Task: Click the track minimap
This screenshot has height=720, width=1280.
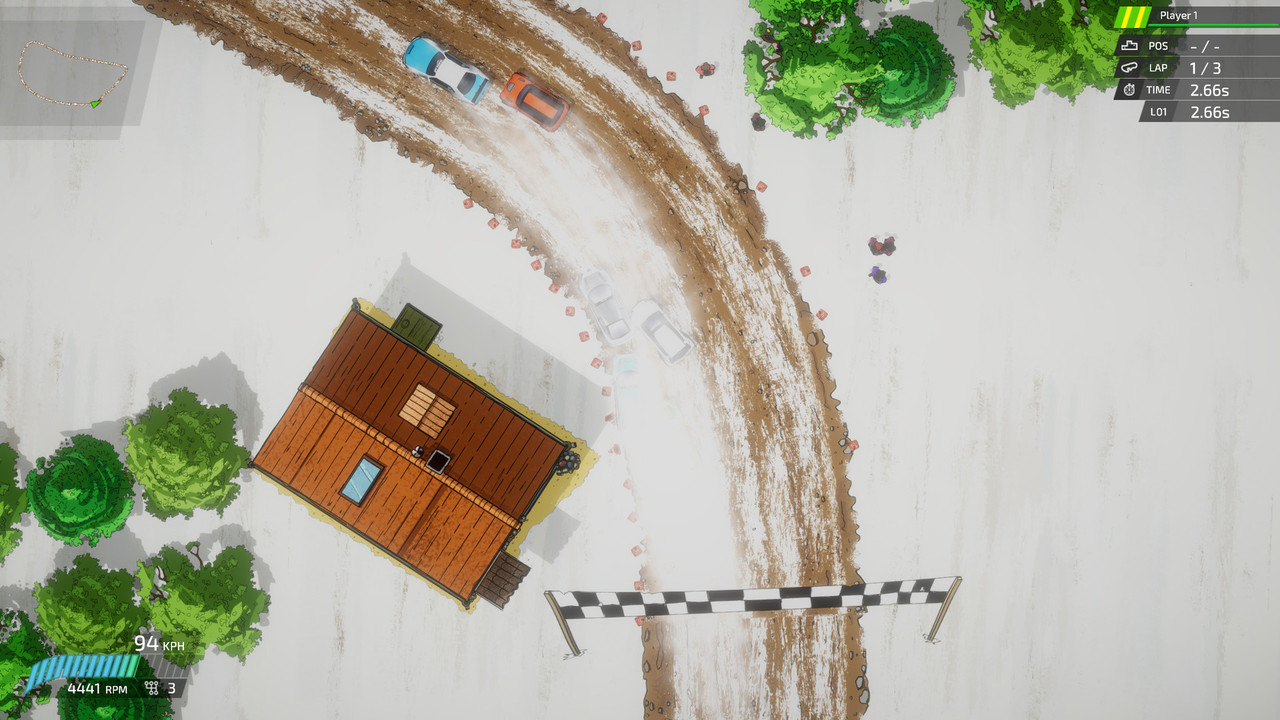Action: 73,73
